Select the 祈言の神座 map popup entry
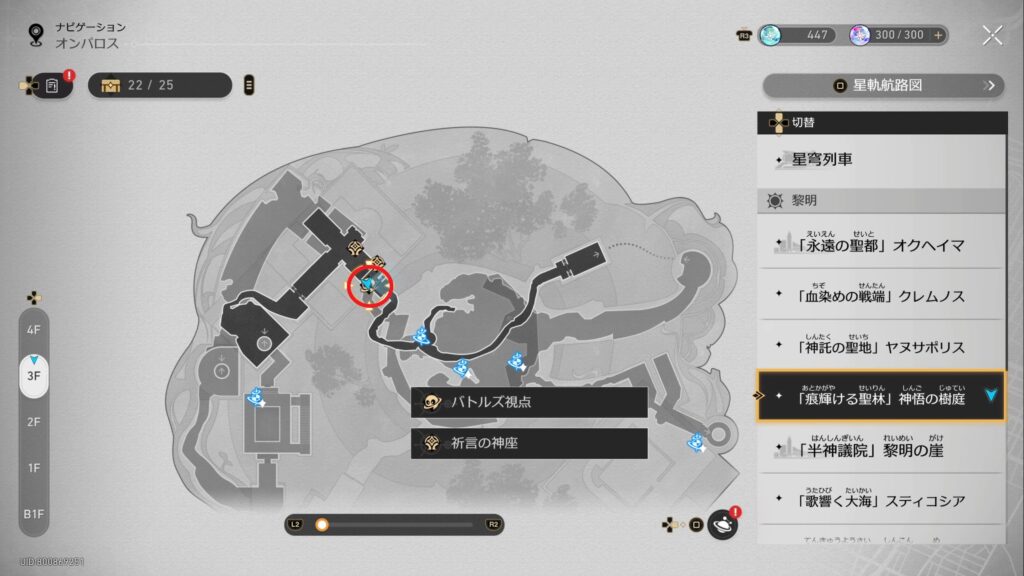1024x576 pixels. pos(529,443)
